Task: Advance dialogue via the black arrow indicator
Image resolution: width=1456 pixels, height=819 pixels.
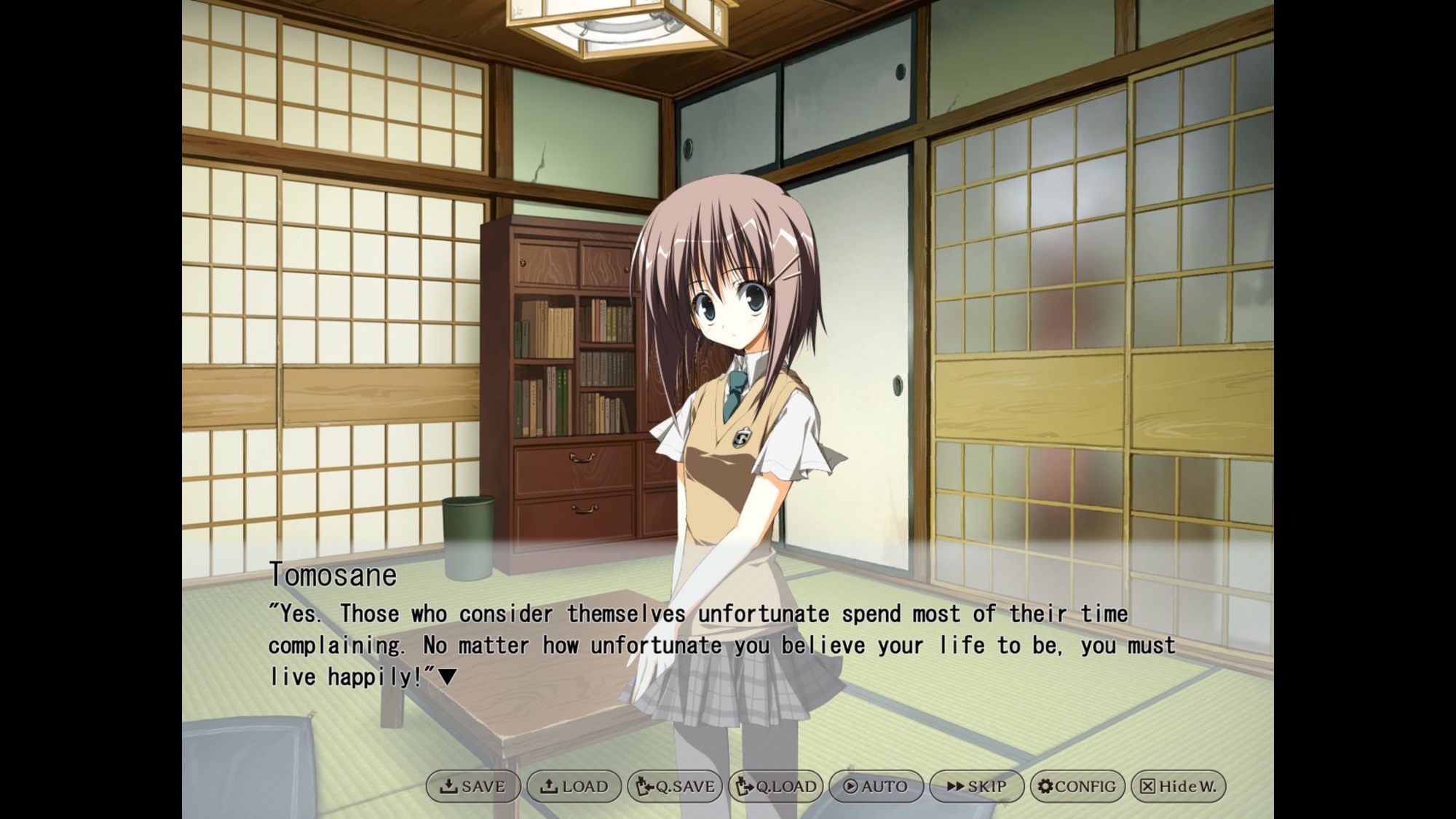Action: click(447, 678)
